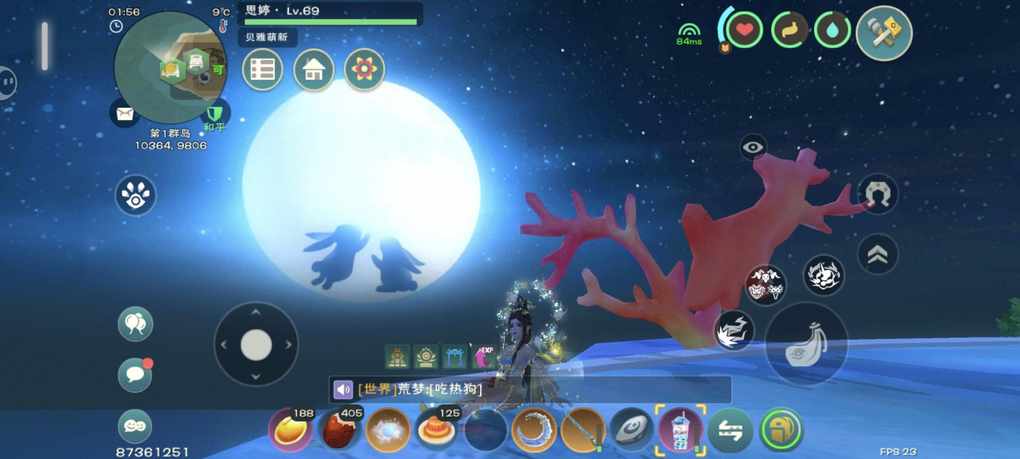Select the roasted meat slot showing 405
Screen dimensions: 1020x459
click(x=338, y=431)
